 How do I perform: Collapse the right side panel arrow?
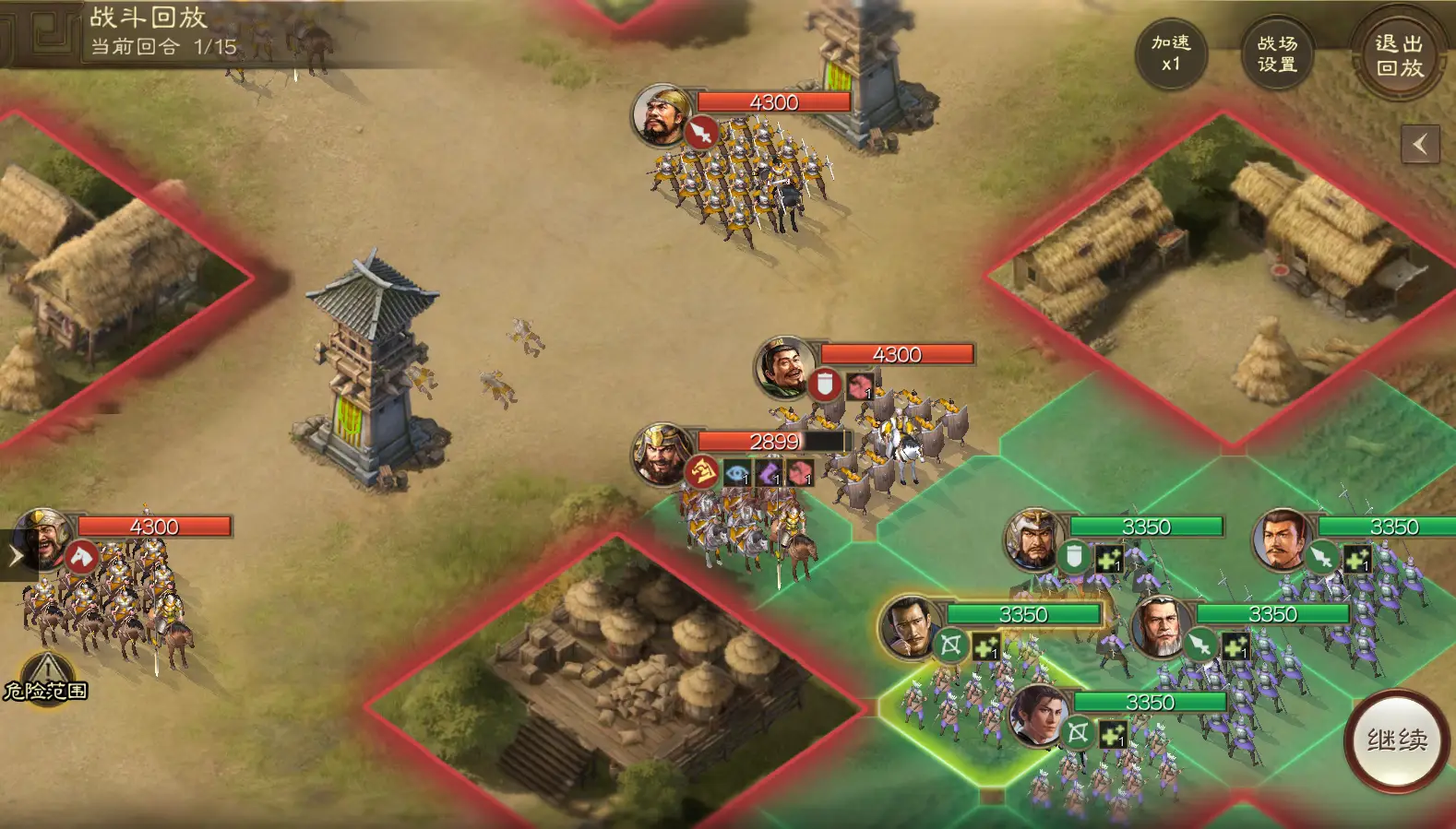tap(1420, 144)
